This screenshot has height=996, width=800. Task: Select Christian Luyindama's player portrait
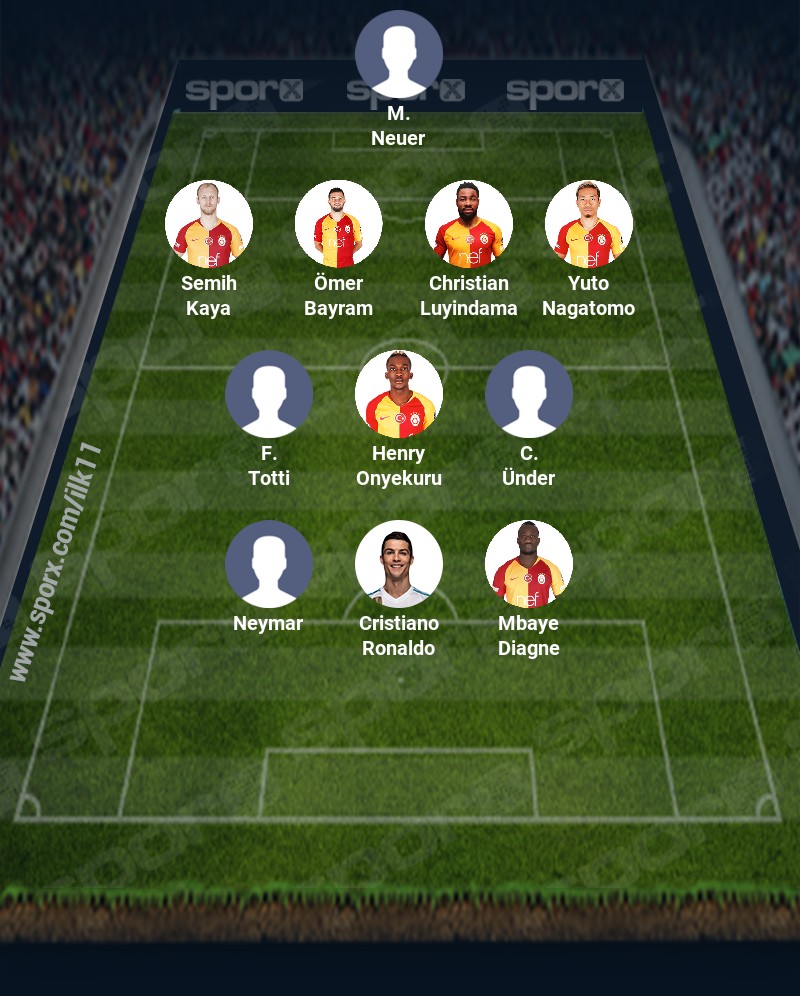[469, 224]
